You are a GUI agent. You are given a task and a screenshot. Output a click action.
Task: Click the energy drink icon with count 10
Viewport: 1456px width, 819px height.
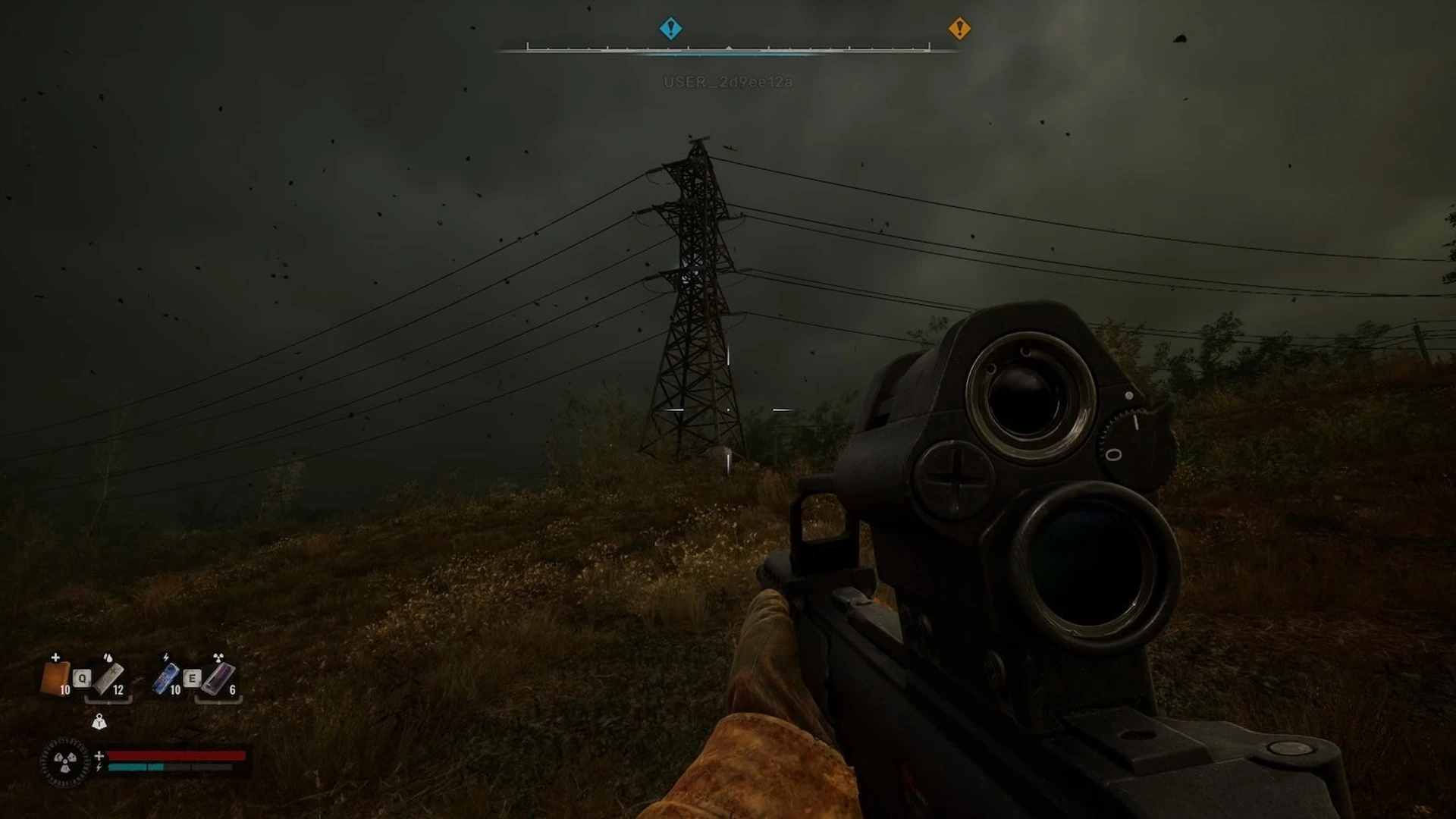click(168, 678)
